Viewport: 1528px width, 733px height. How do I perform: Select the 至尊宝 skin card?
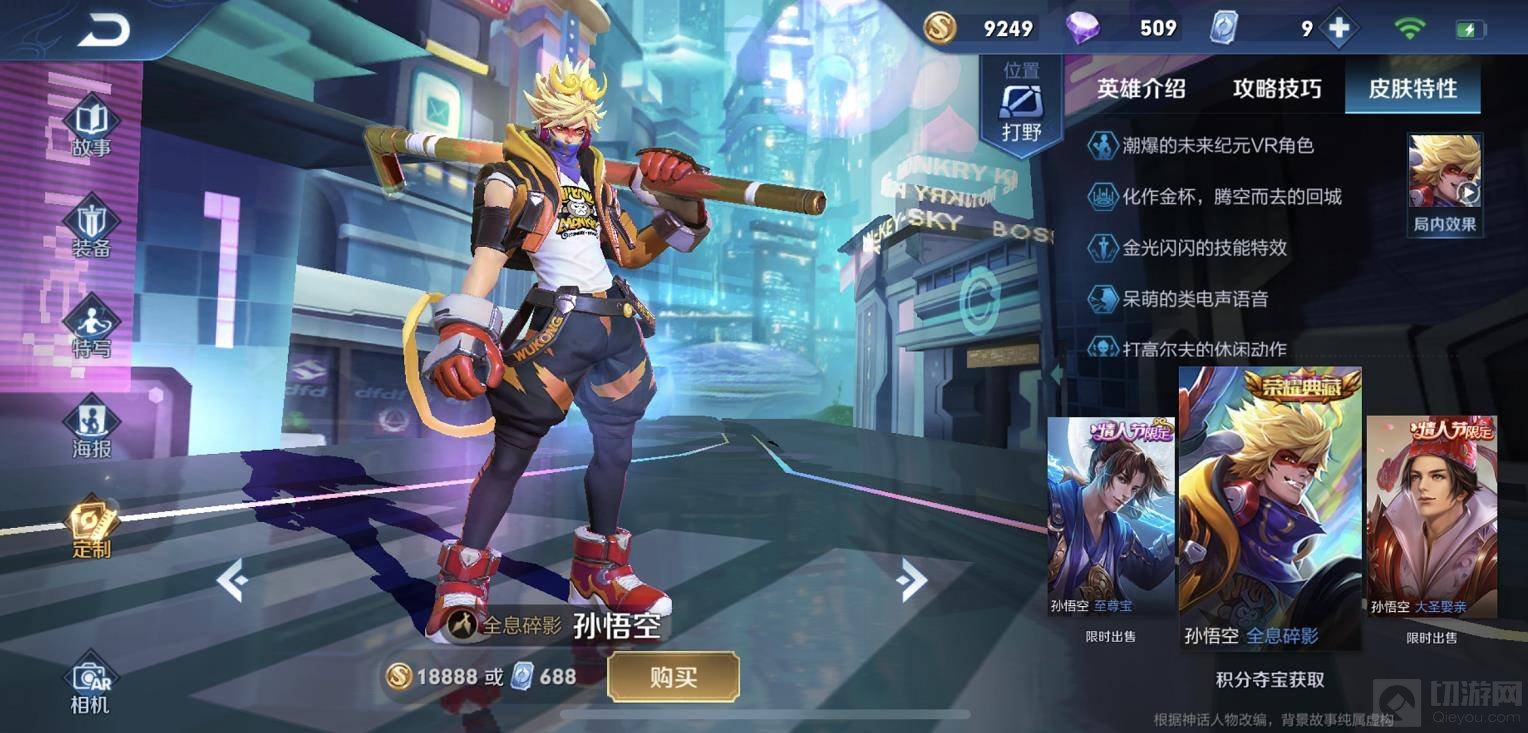[x=1111, y=520]
